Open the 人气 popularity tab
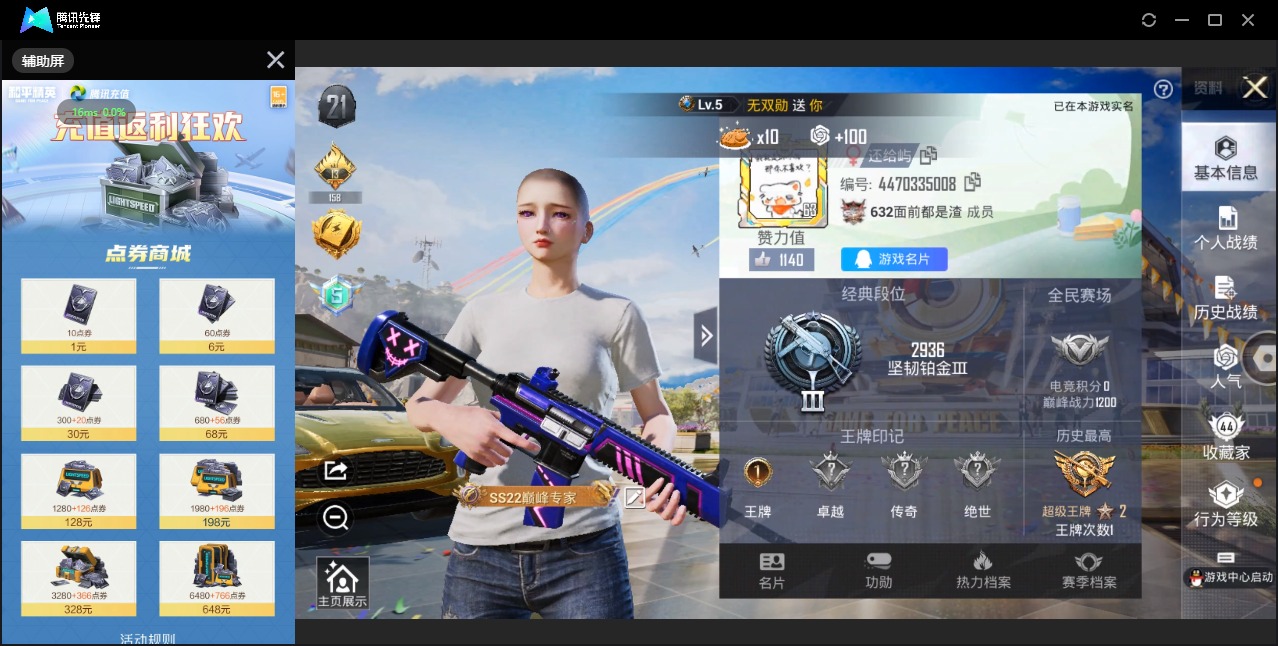The height and width of the screenshot is (646, 1278). click(x=1226, y=366)
